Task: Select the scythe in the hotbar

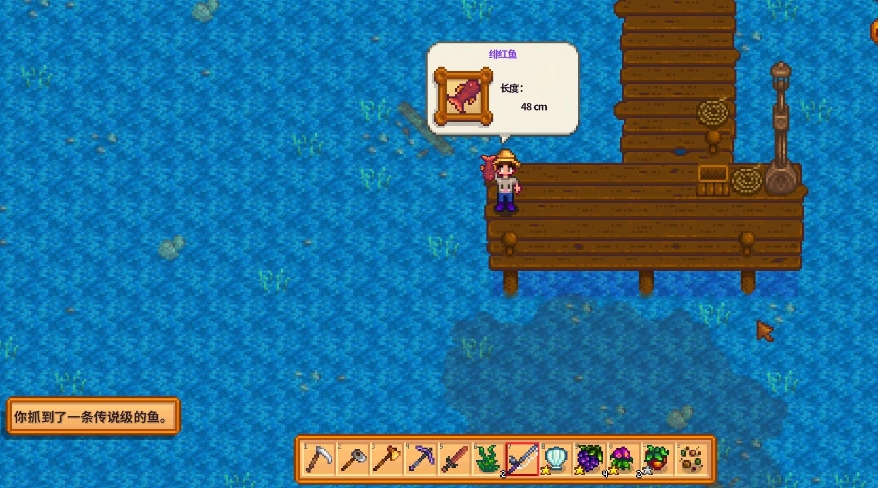Action: coord(319,459)
